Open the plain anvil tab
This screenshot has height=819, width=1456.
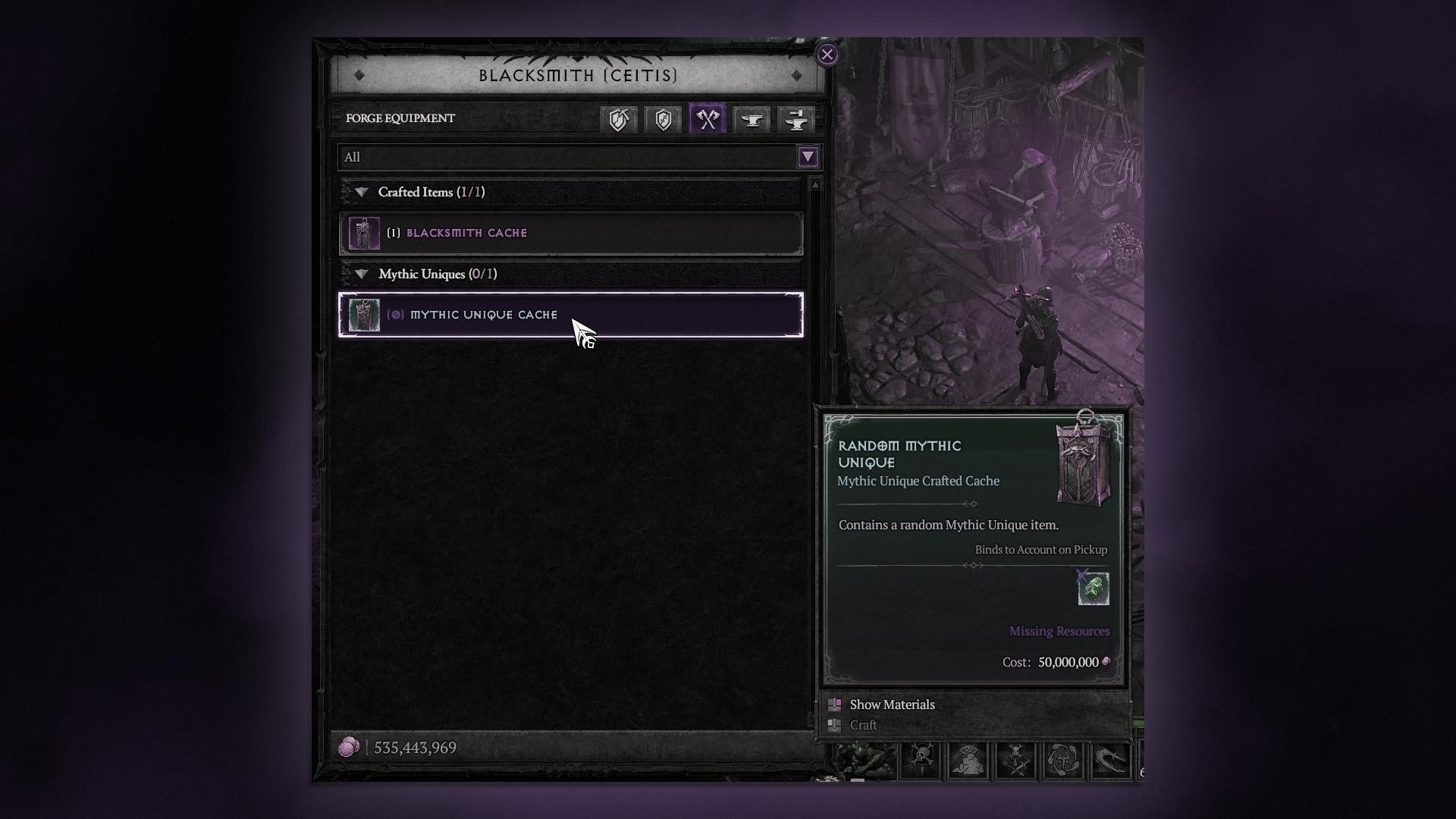coord(752,119)
